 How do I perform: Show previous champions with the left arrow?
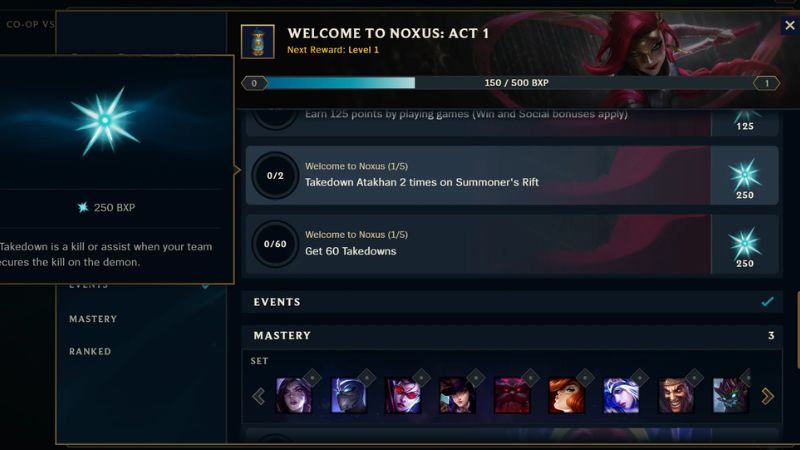[259, 396]
